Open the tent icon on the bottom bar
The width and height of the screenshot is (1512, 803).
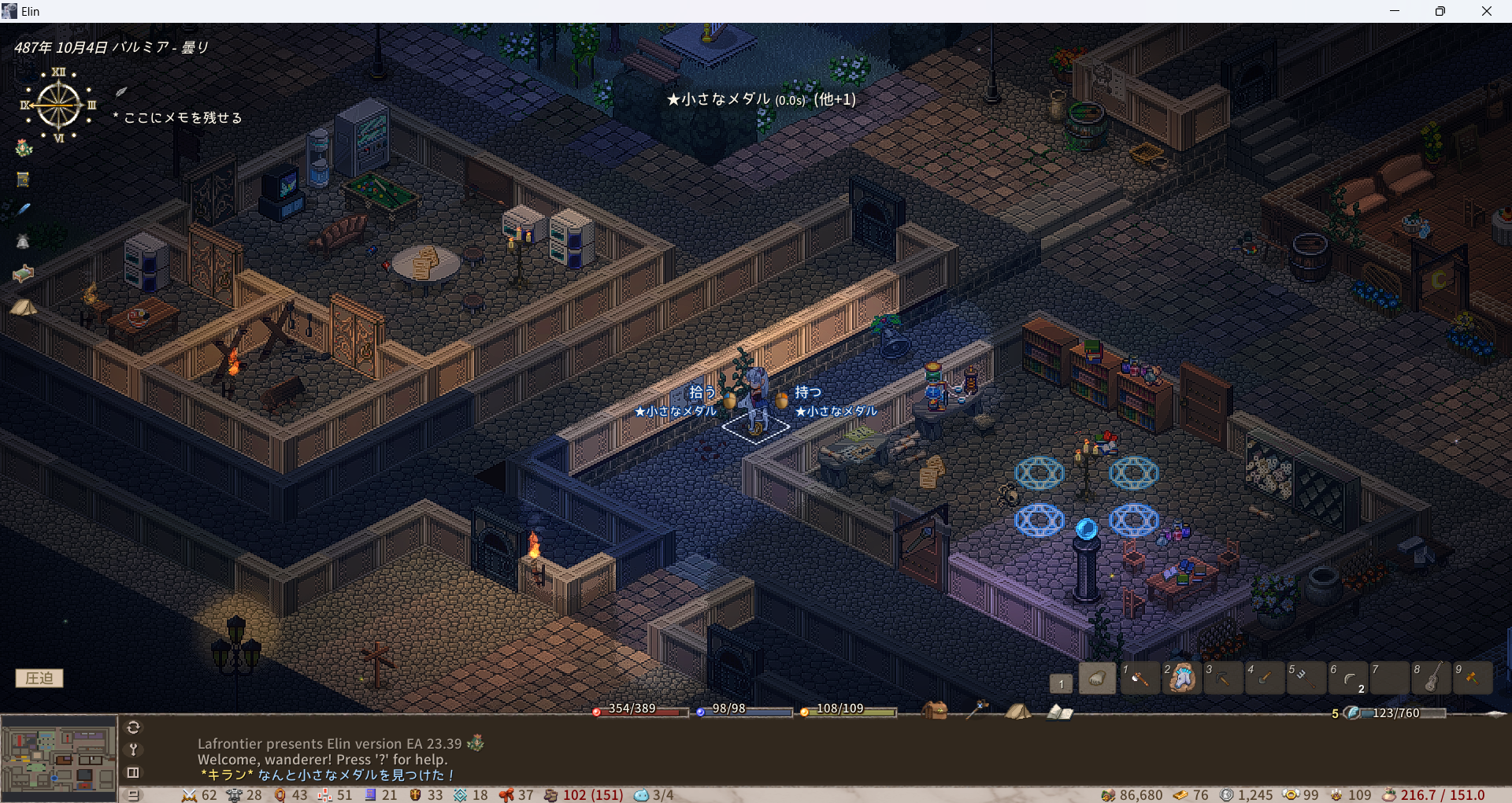coord(1017,711)
